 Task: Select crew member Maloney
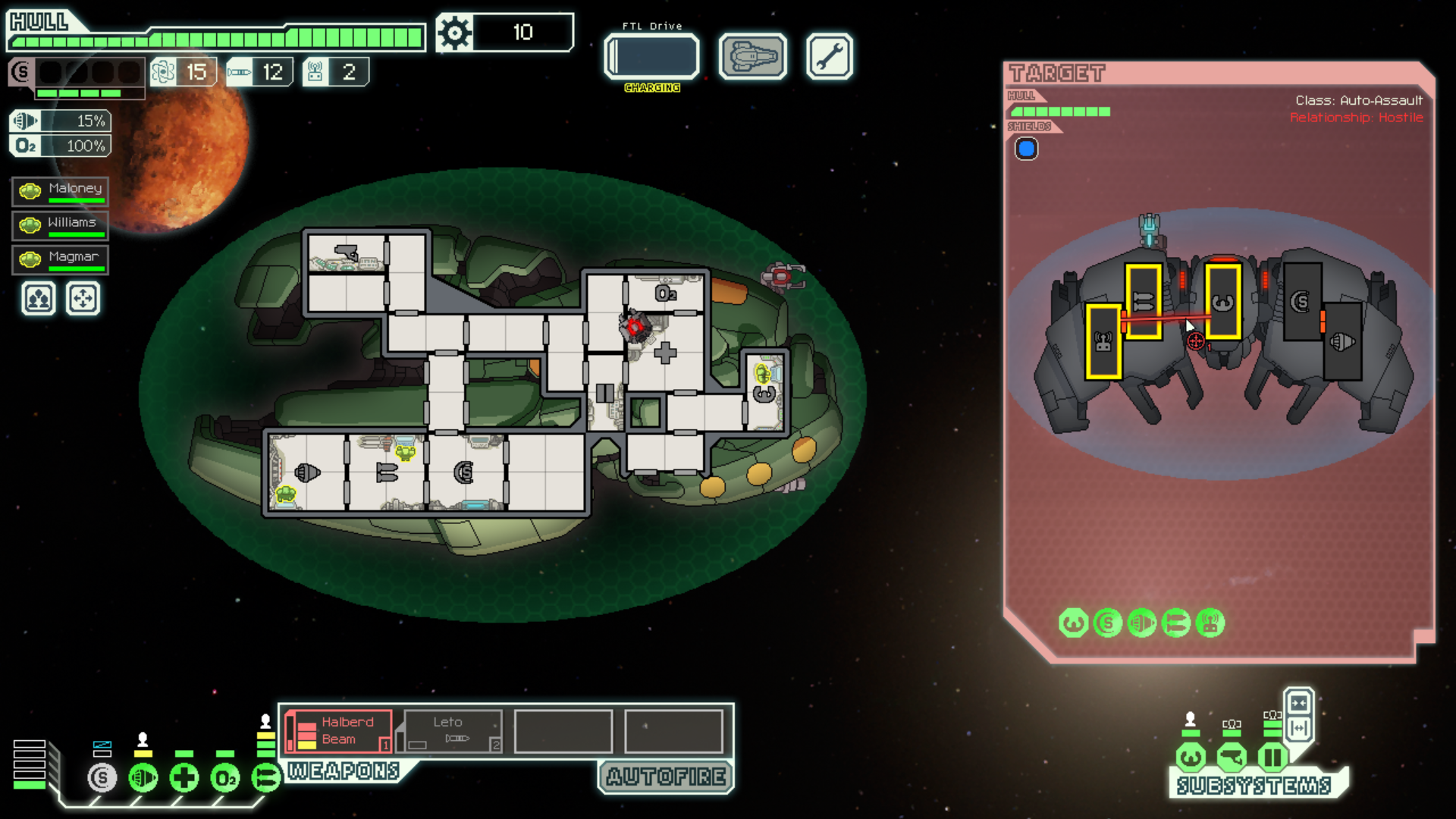coord(61,191)
